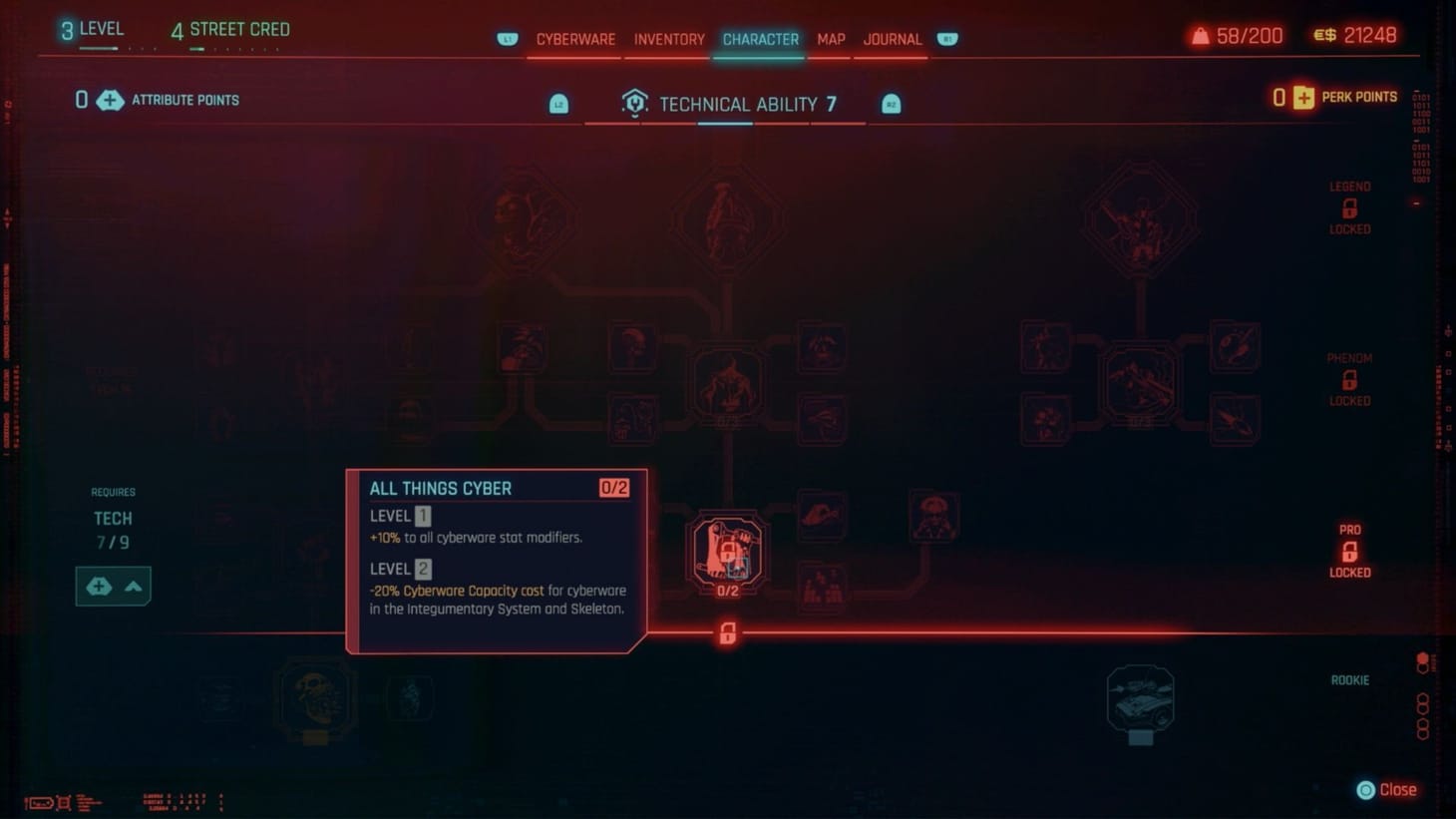Click the L2 arrow to previous attribute
Screen dimensions: 1456x819
[558, 103]
